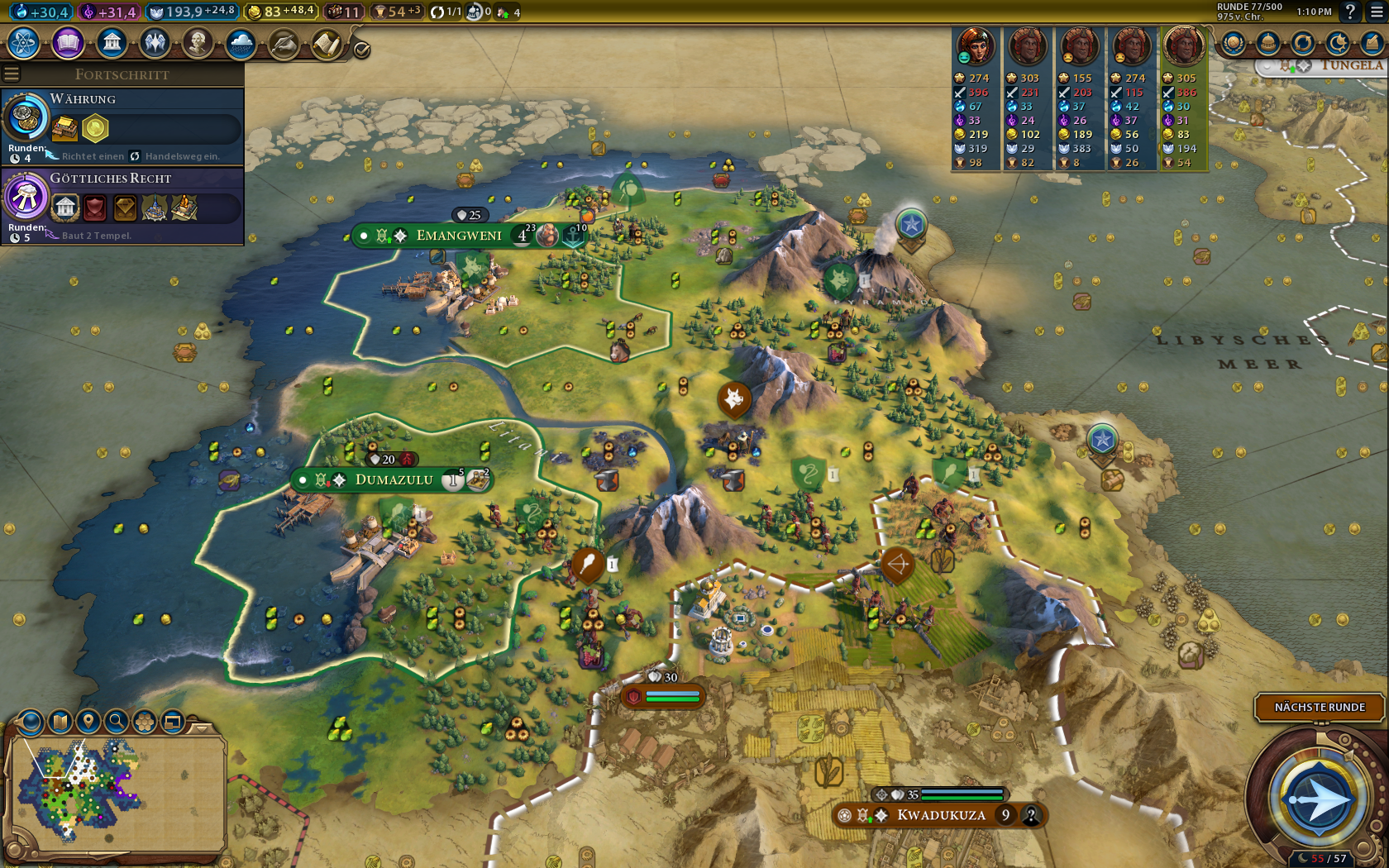Select the Kwadukuza city banner
Image resolution: width=1389 pixels, height=868 pixels.
[x=941, y=815]
